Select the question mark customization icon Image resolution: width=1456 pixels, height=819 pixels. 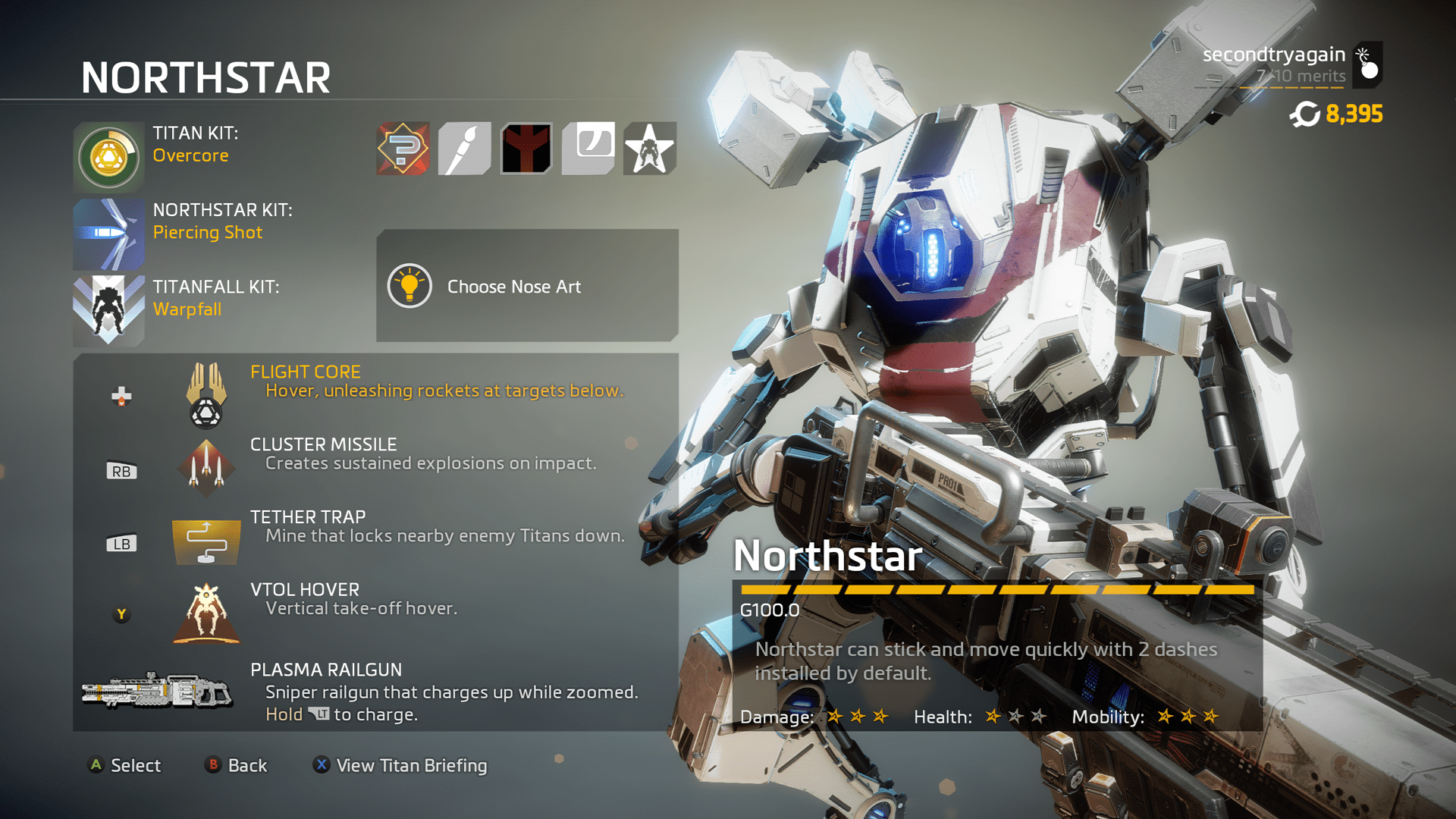[x=403, y=149]
